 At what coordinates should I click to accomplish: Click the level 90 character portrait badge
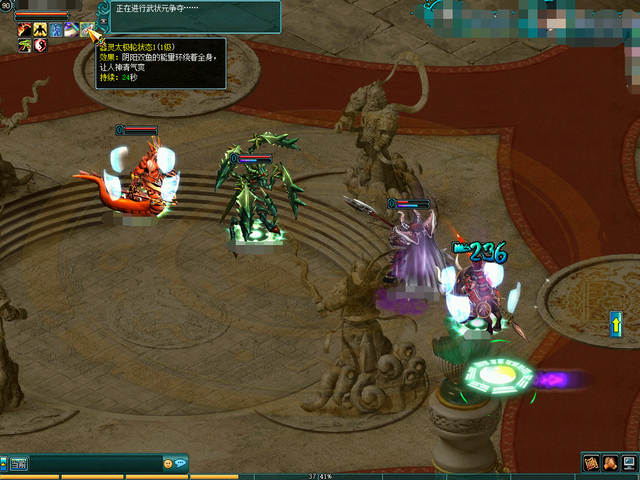pos(6,7)
